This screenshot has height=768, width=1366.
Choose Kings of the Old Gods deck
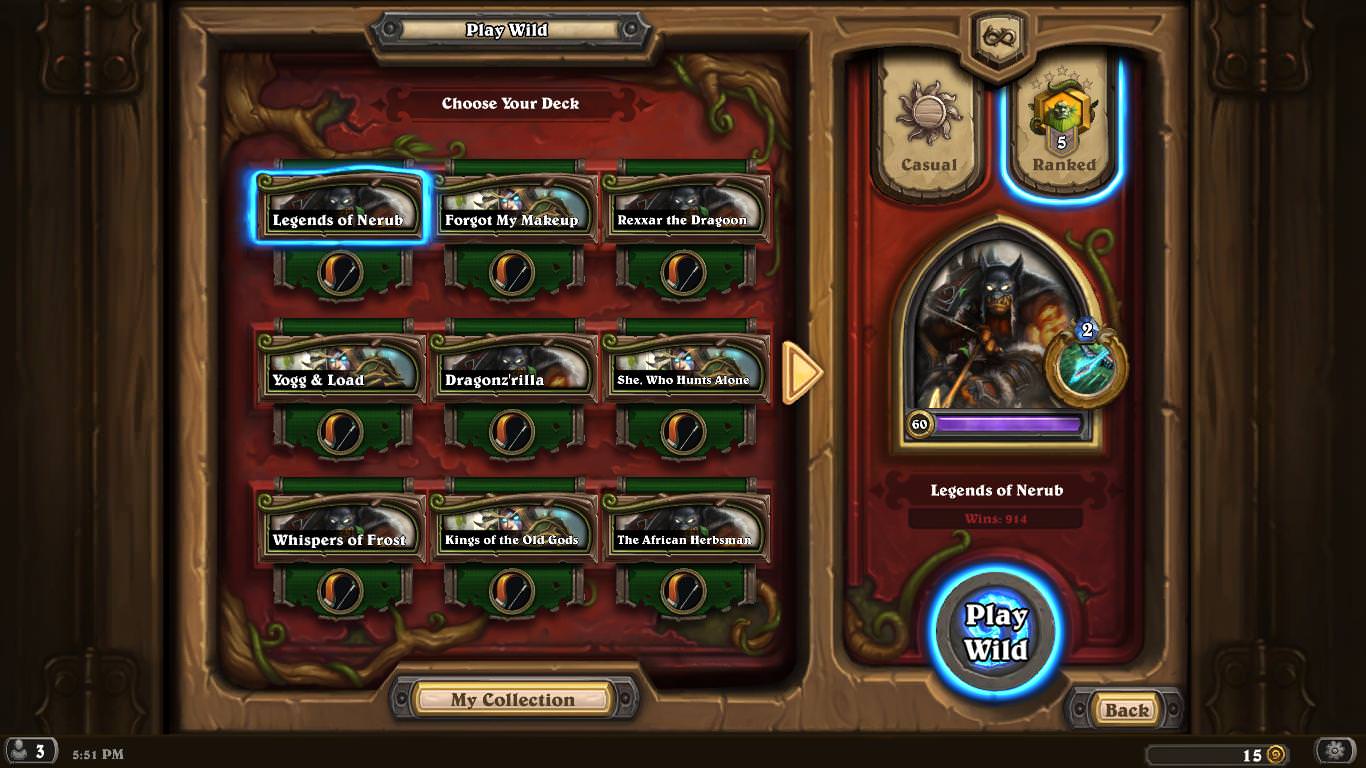[x=512, y=527]
